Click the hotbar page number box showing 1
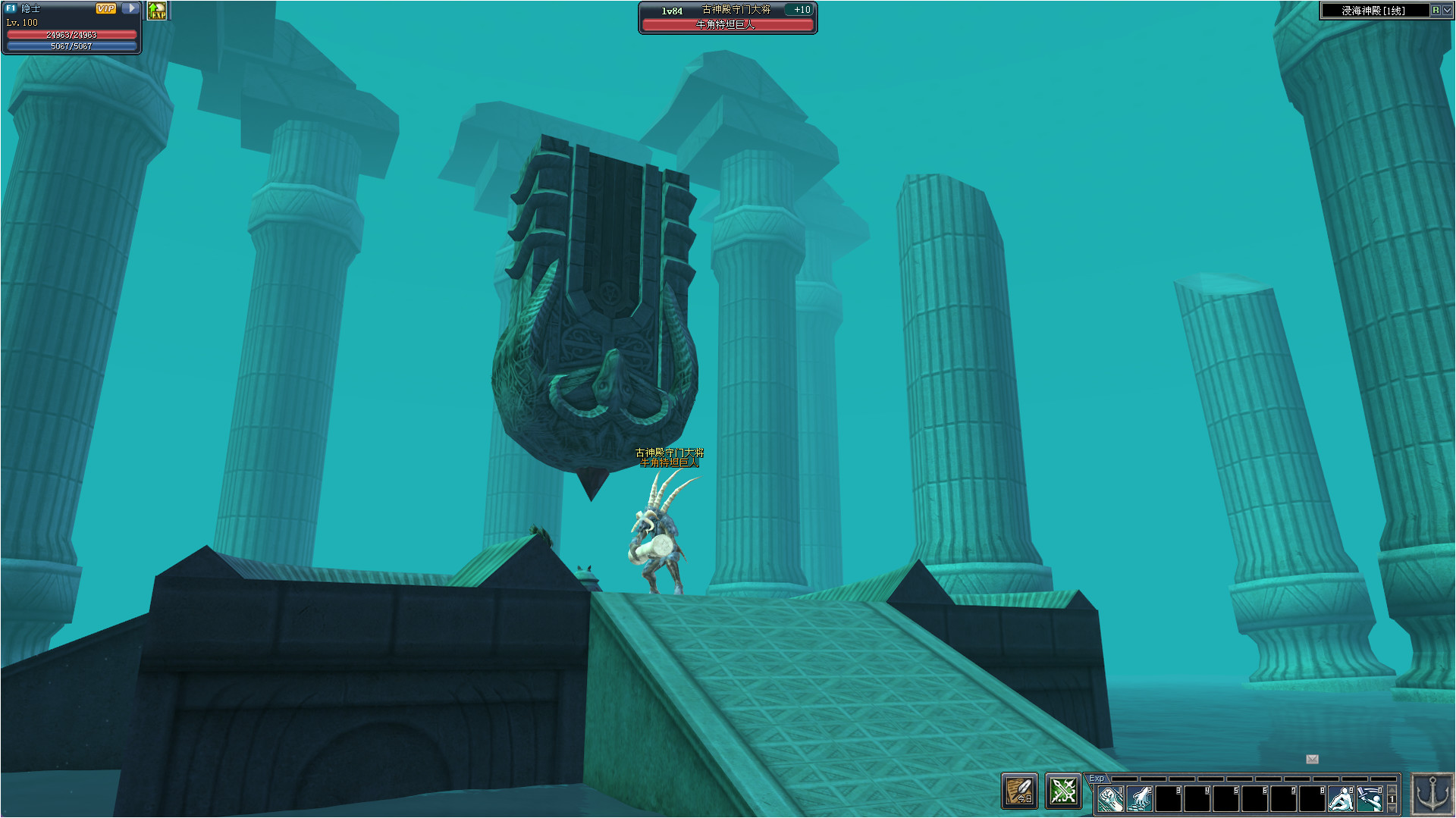 (x=1392, y=800)
